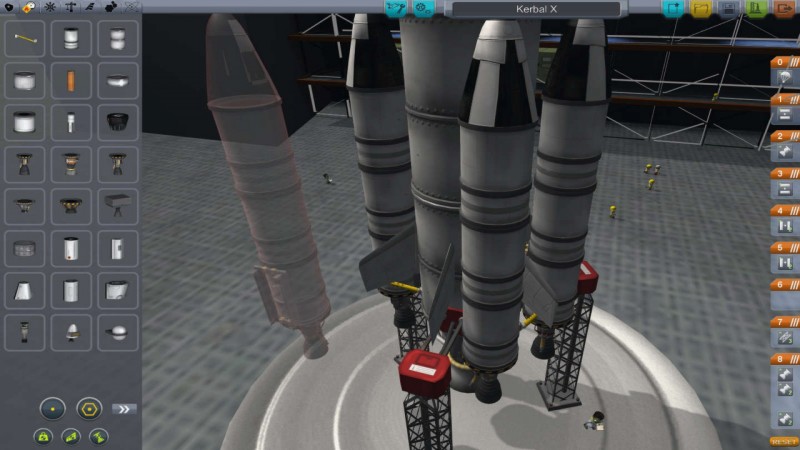Open the Command and Control parts tab
Image resolution: width=800 pixels, height=450 pixels.
click(x=50, y=7)
